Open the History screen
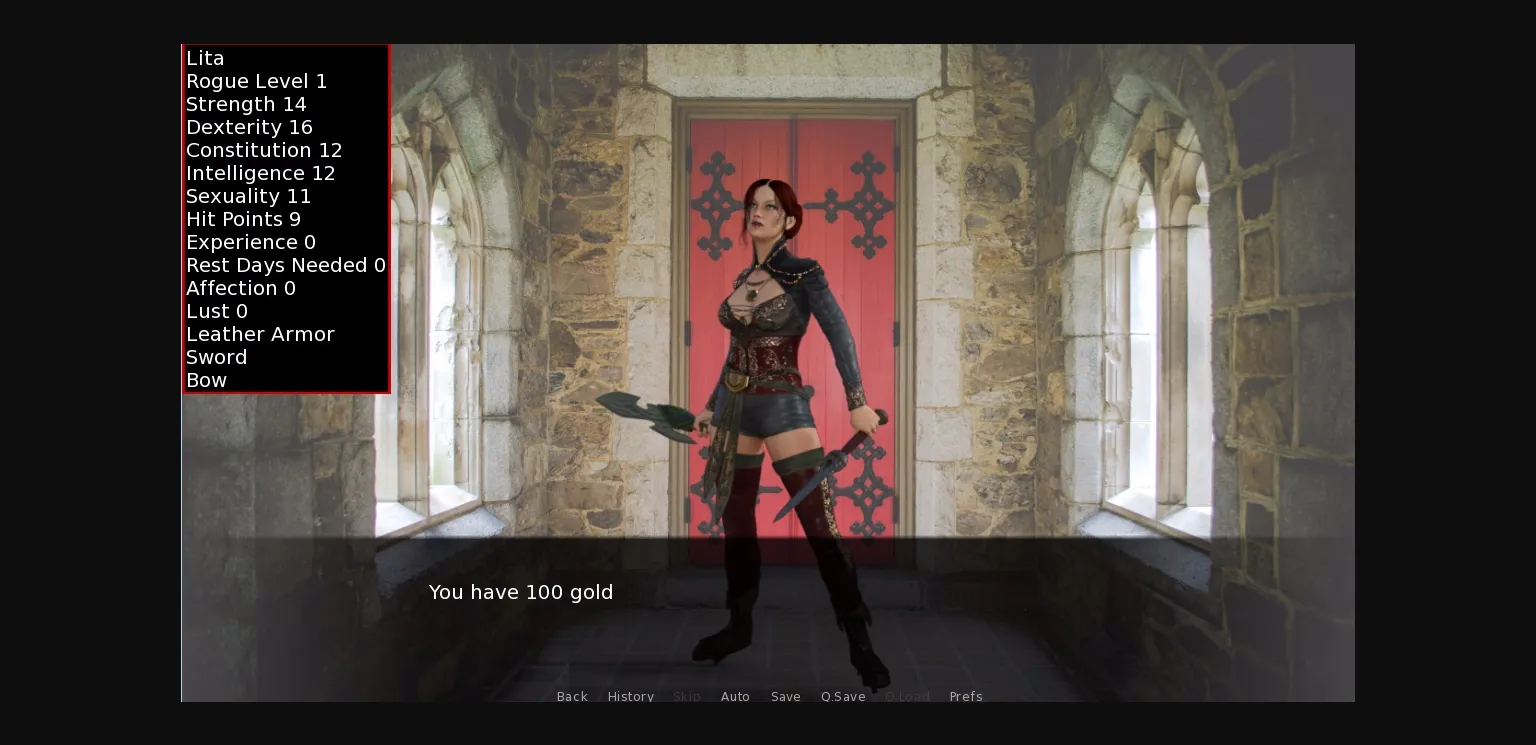 (631, 696)
